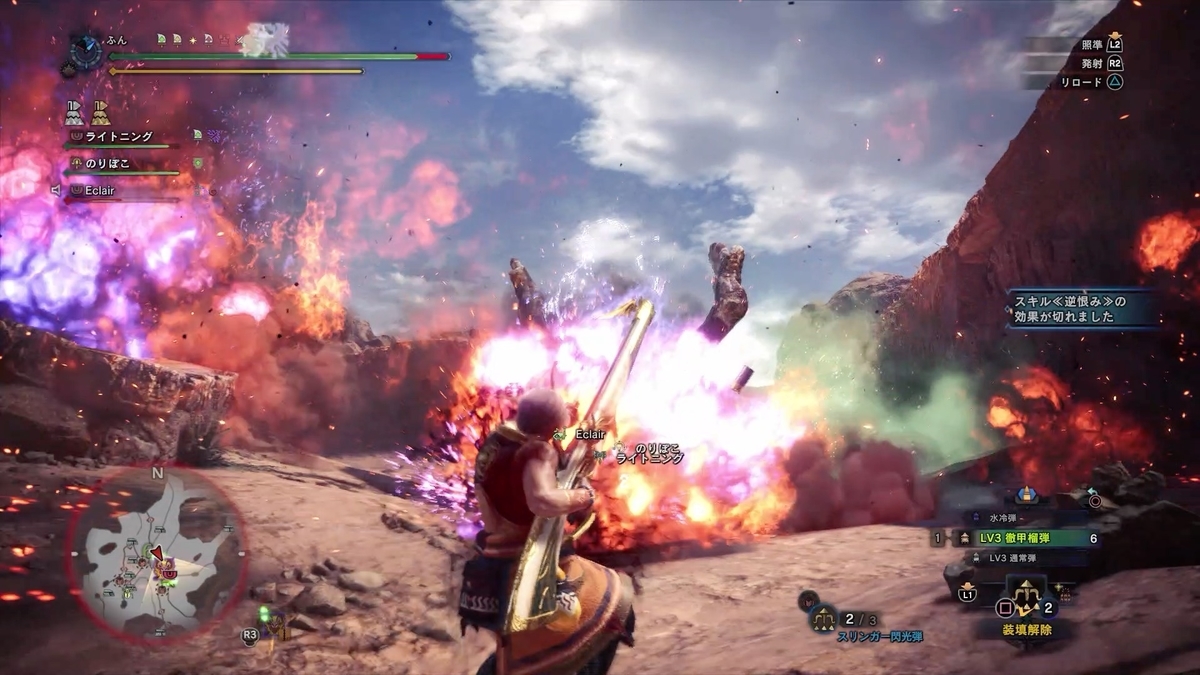Select the スリンガー閃光弾 slinger ammo icon
The image size is (1200, 675).
coord(824,619)
